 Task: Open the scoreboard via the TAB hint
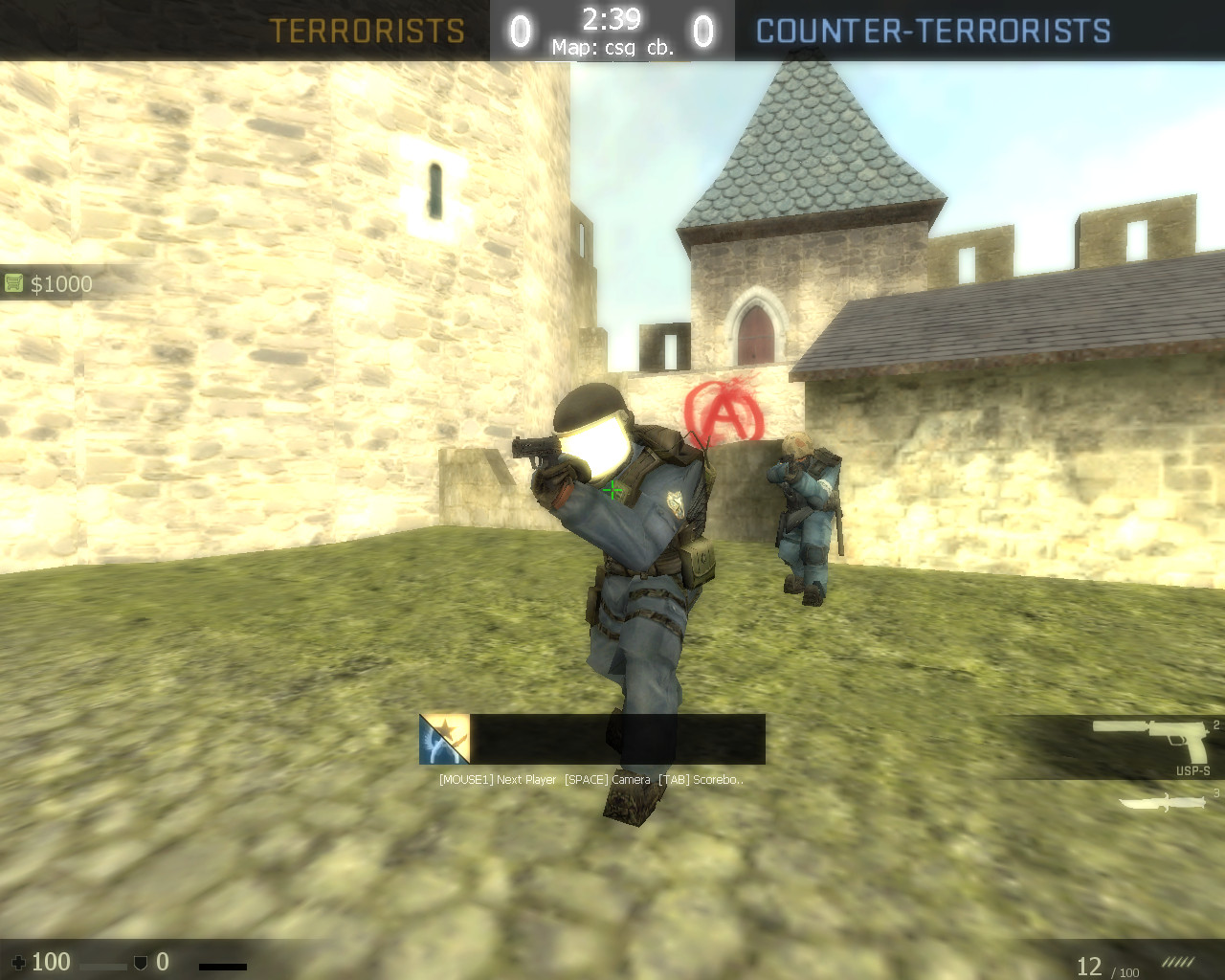click(700, 779)
